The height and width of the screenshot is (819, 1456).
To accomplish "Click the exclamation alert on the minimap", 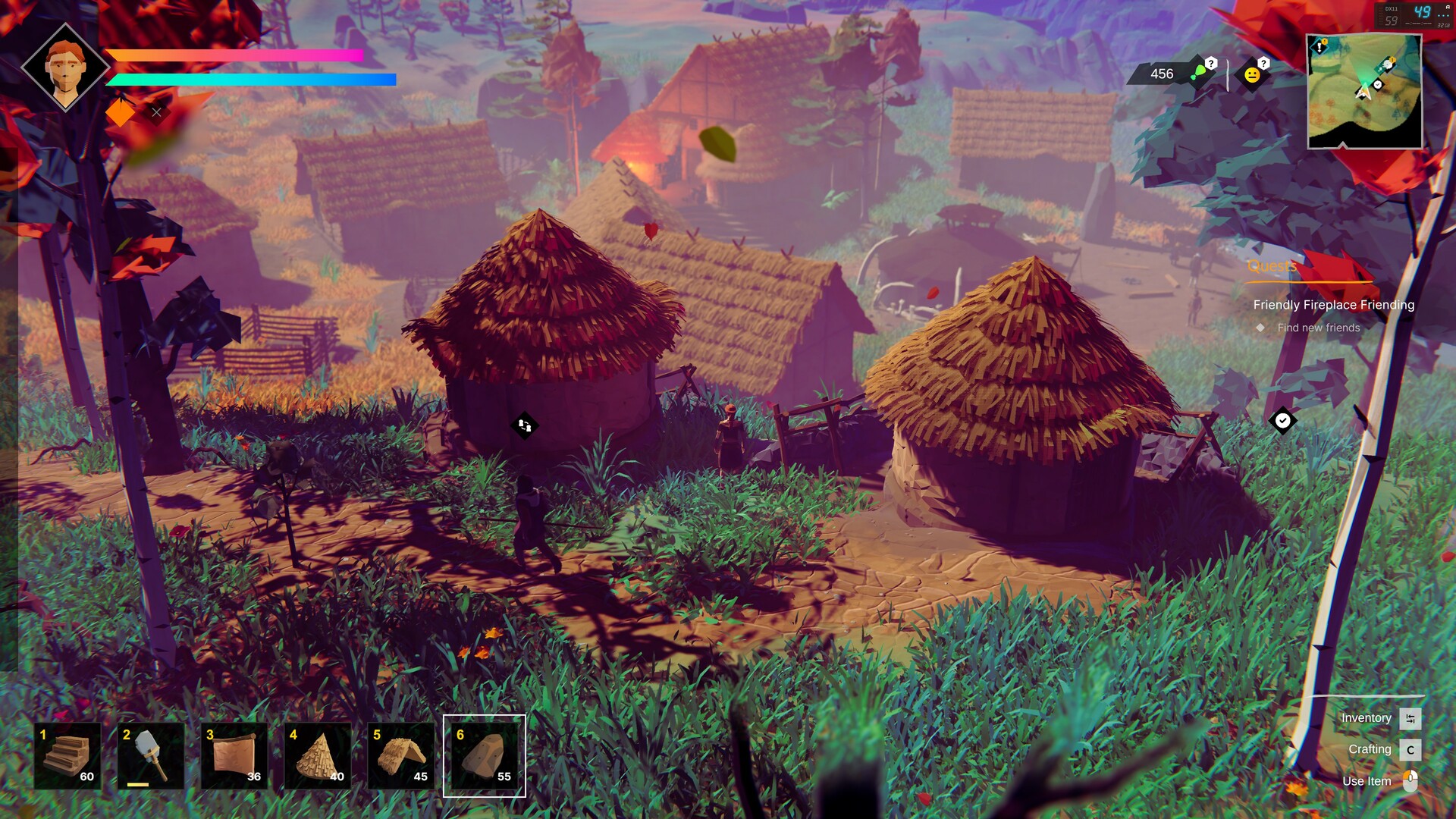I will click(x=1319, y=46).
